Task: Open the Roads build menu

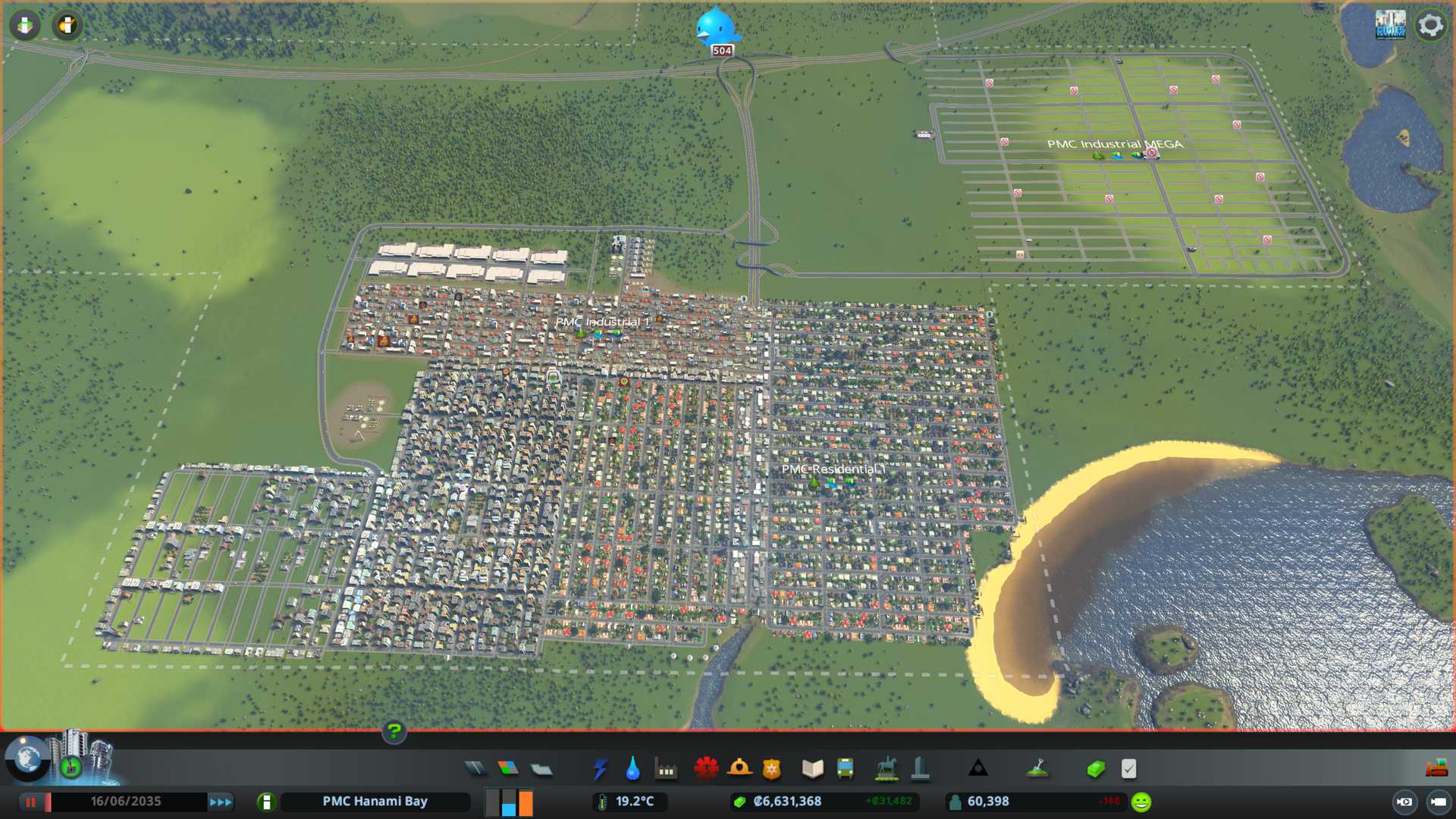Action: click(x=475, y=769)
